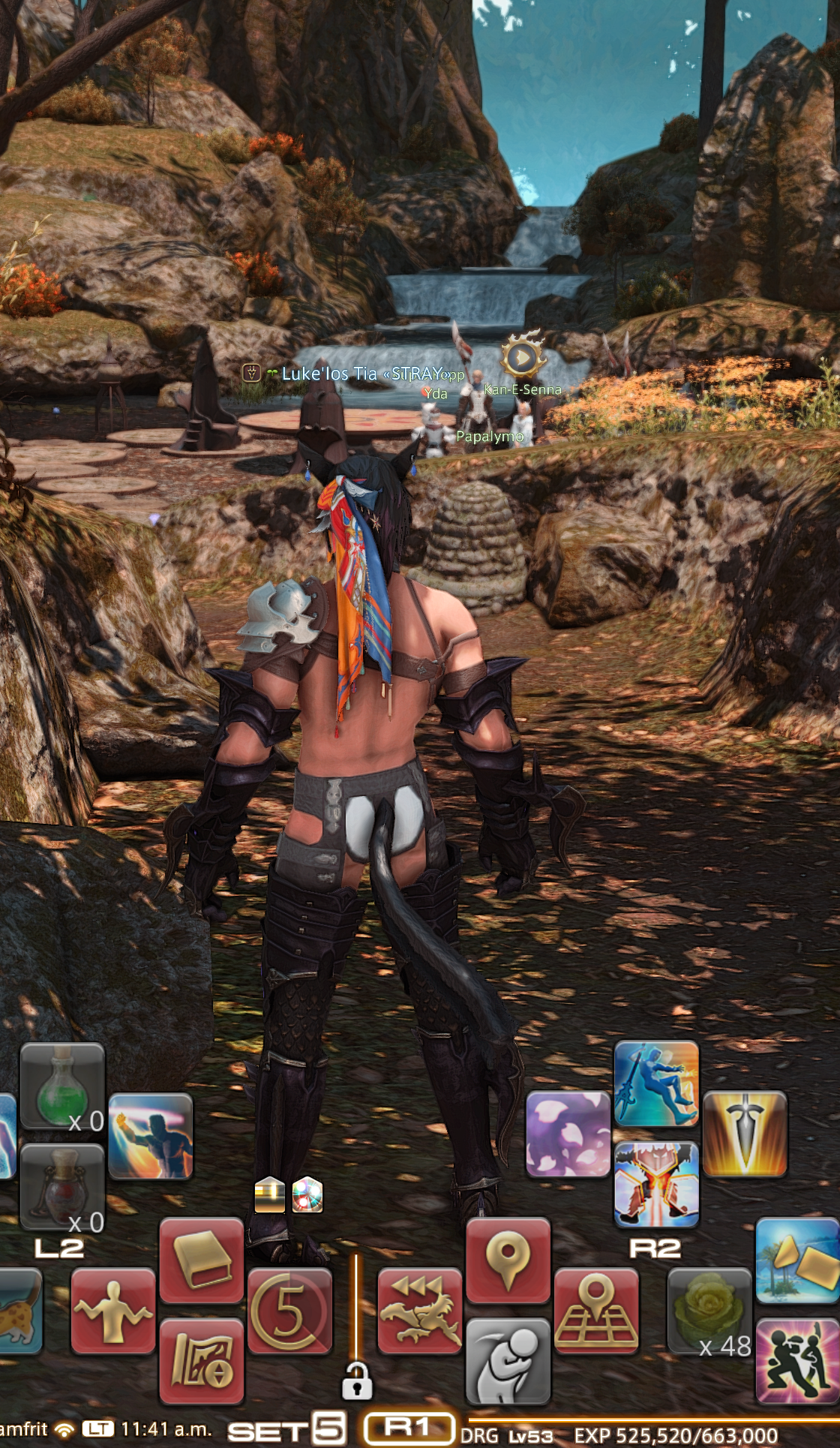Toggle the hotbar padlock icon
Image resolution: width=840 pixels, height=1448 pixels.
click(x=357, y=1378)
